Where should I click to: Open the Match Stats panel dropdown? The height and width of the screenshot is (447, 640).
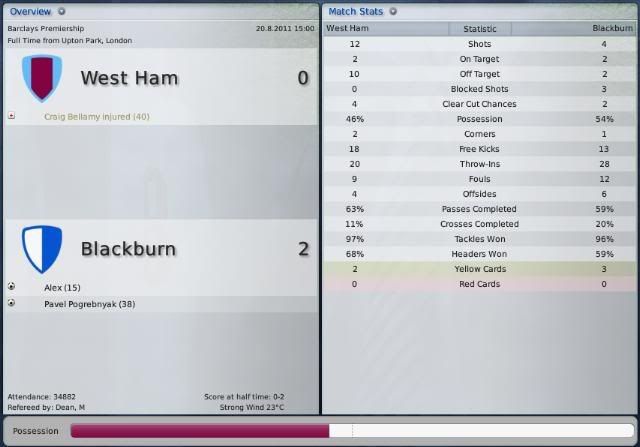(x=393, y=11)
